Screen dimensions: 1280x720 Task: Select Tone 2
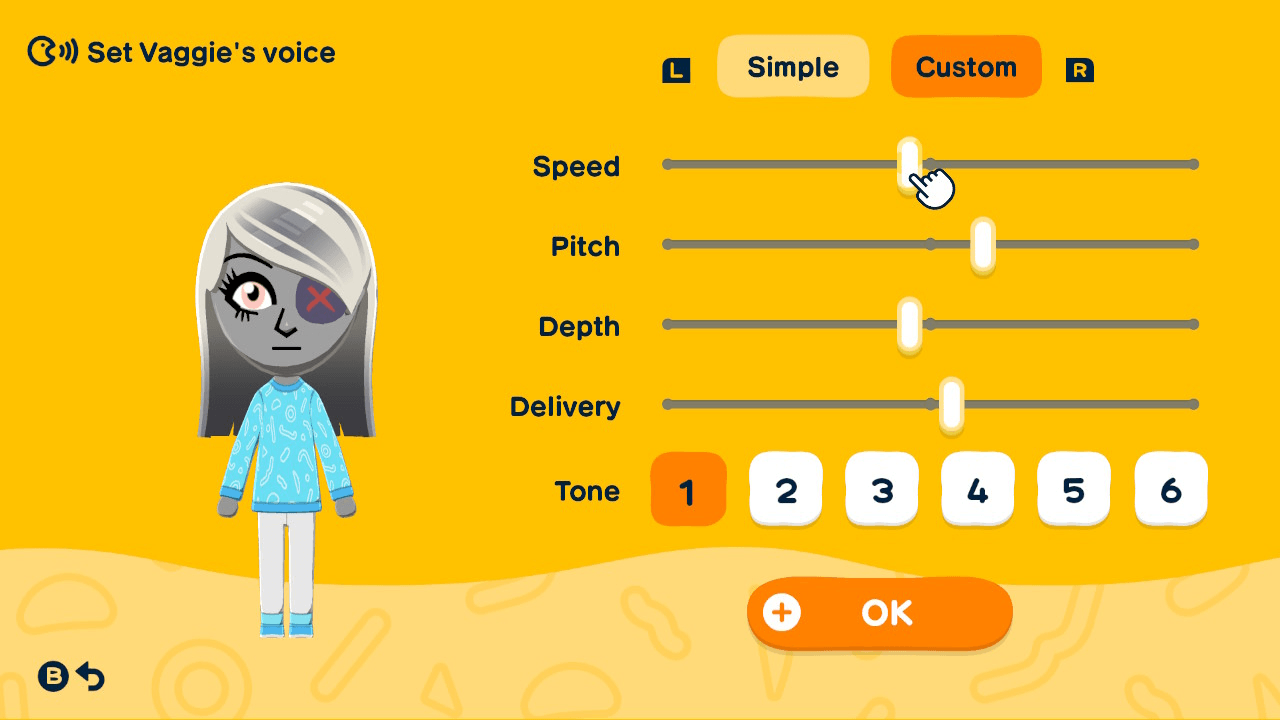point(786,489)
